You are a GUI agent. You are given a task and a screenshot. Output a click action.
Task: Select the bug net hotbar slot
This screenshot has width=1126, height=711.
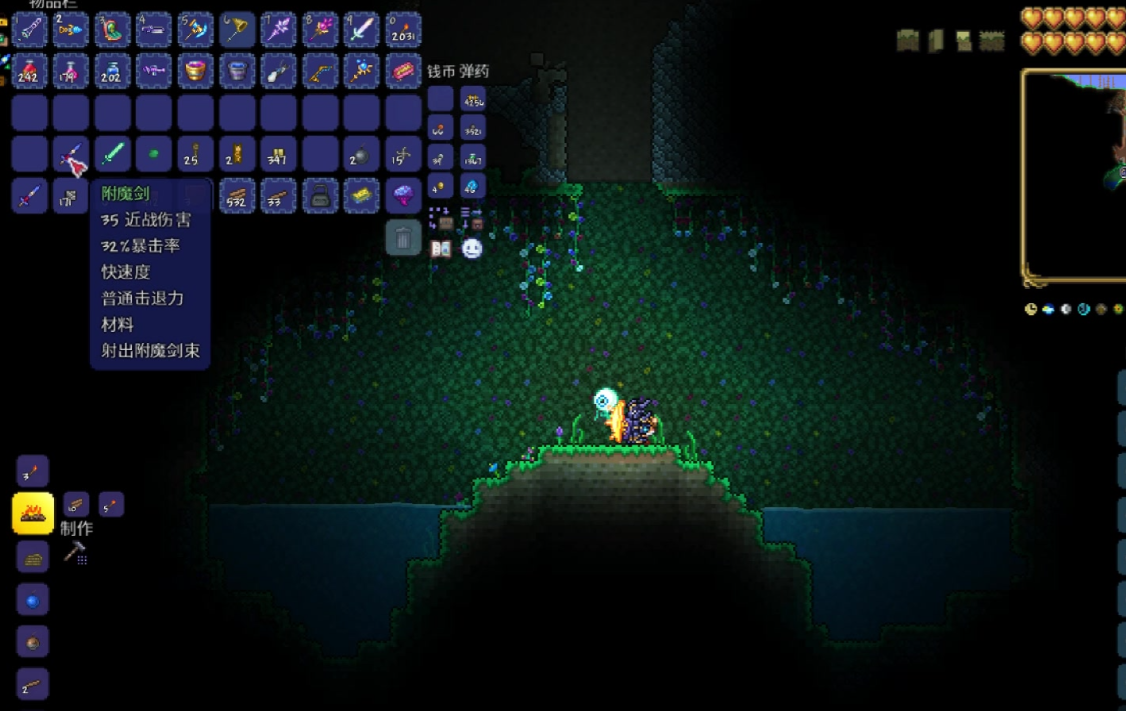(x=237, y=30)
